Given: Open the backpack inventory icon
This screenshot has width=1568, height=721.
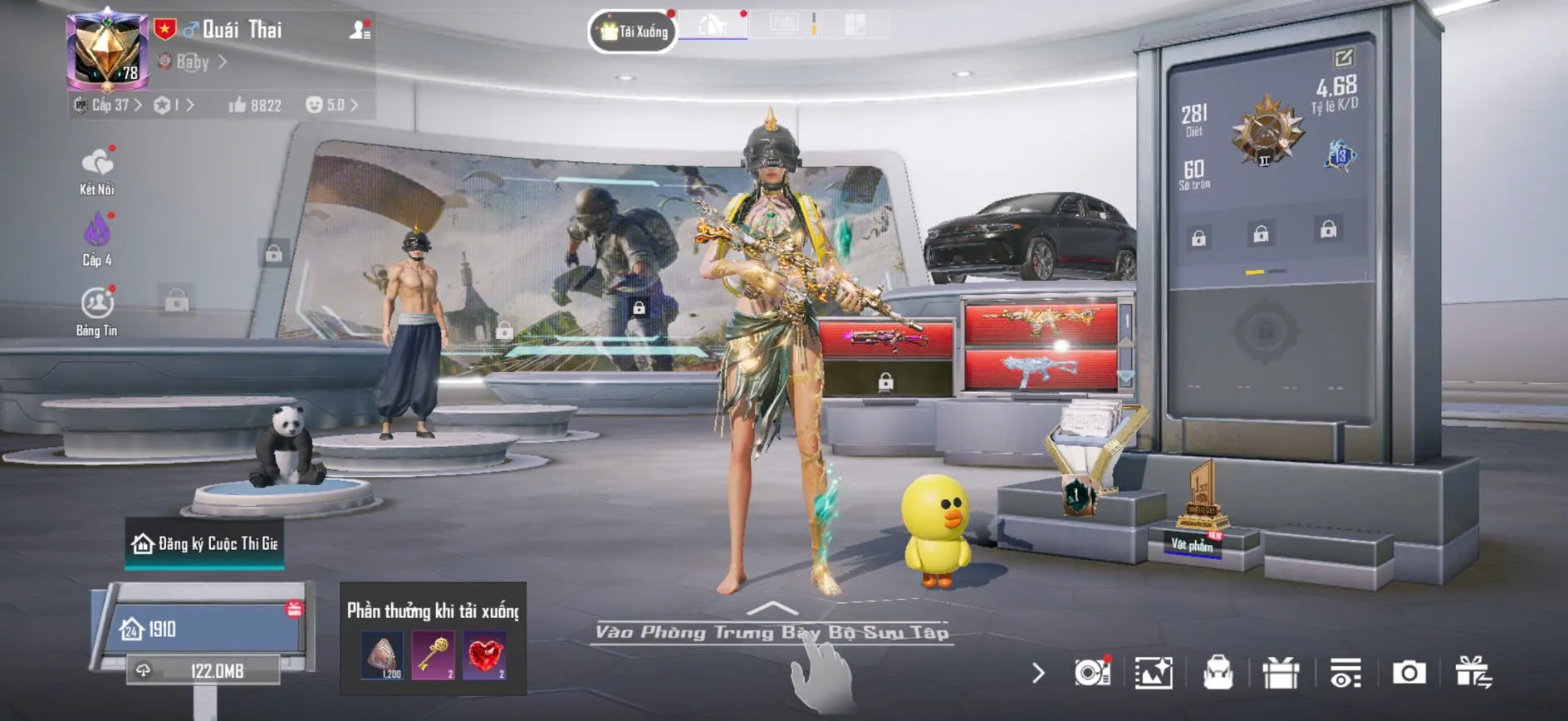Looking at the screenshot, I should (1218, 673).
